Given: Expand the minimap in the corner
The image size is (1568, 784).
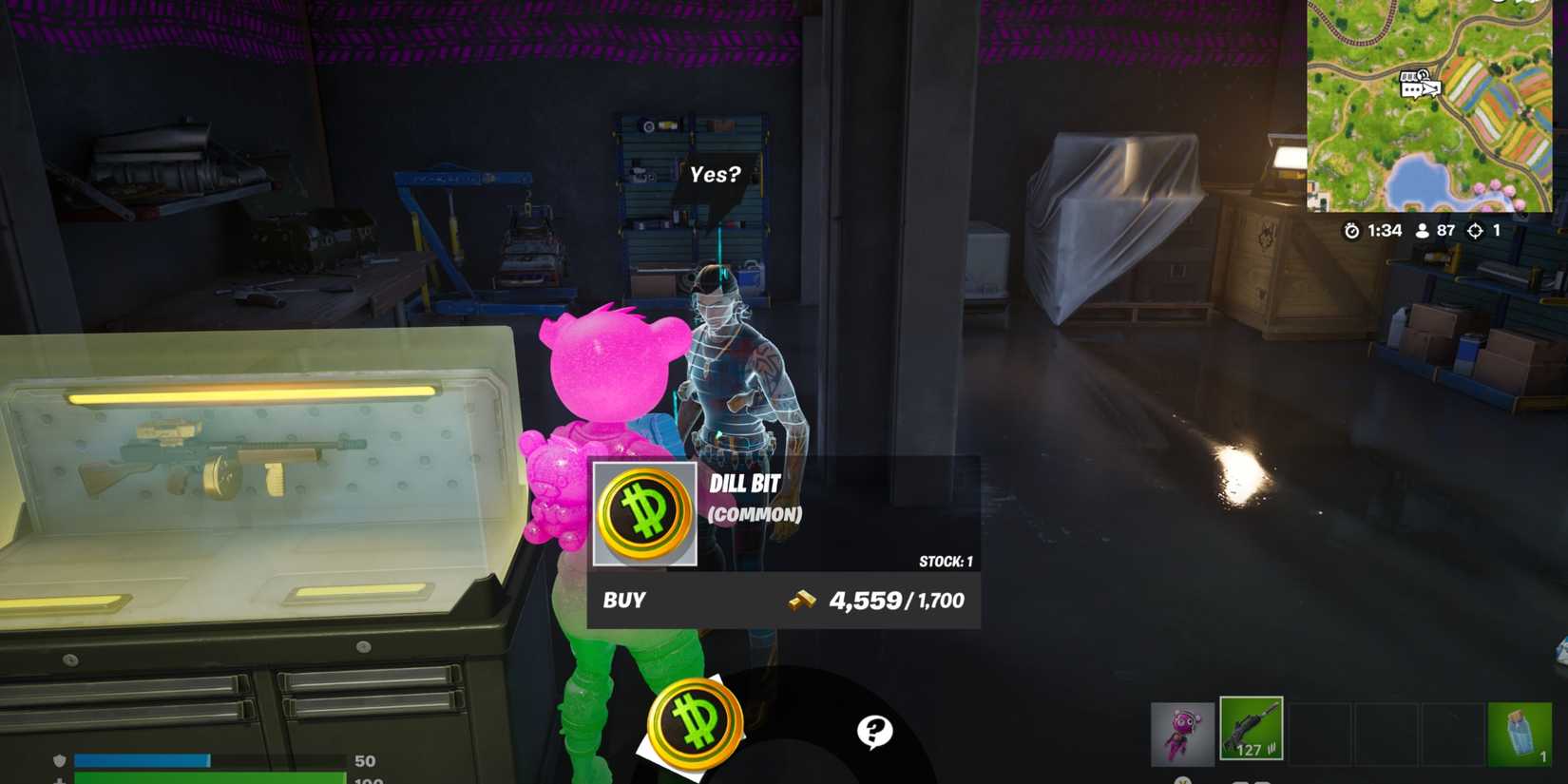Looking at the screenshot, I should (x=1429, y=105).
